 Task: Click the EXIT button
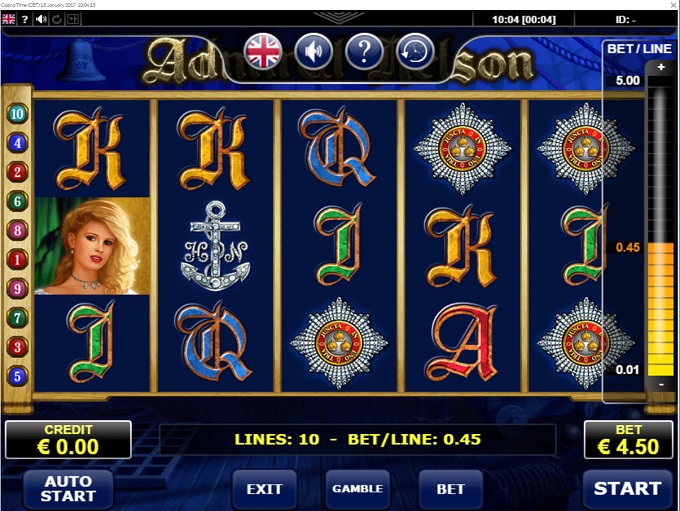tap(264, 489)
